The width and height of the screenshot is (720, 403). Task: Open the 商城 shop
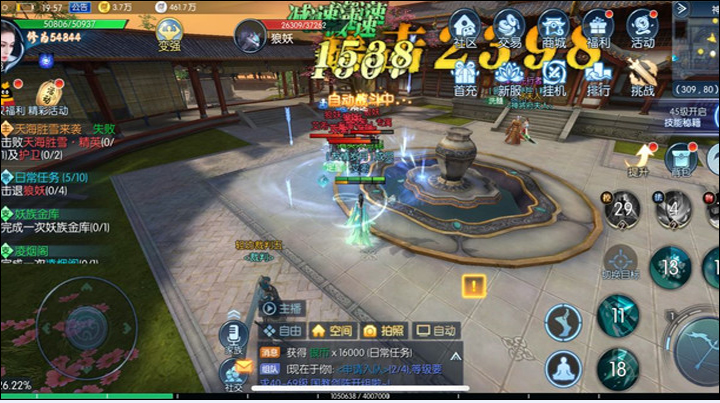pyautogui.click(x=553, y=27)
